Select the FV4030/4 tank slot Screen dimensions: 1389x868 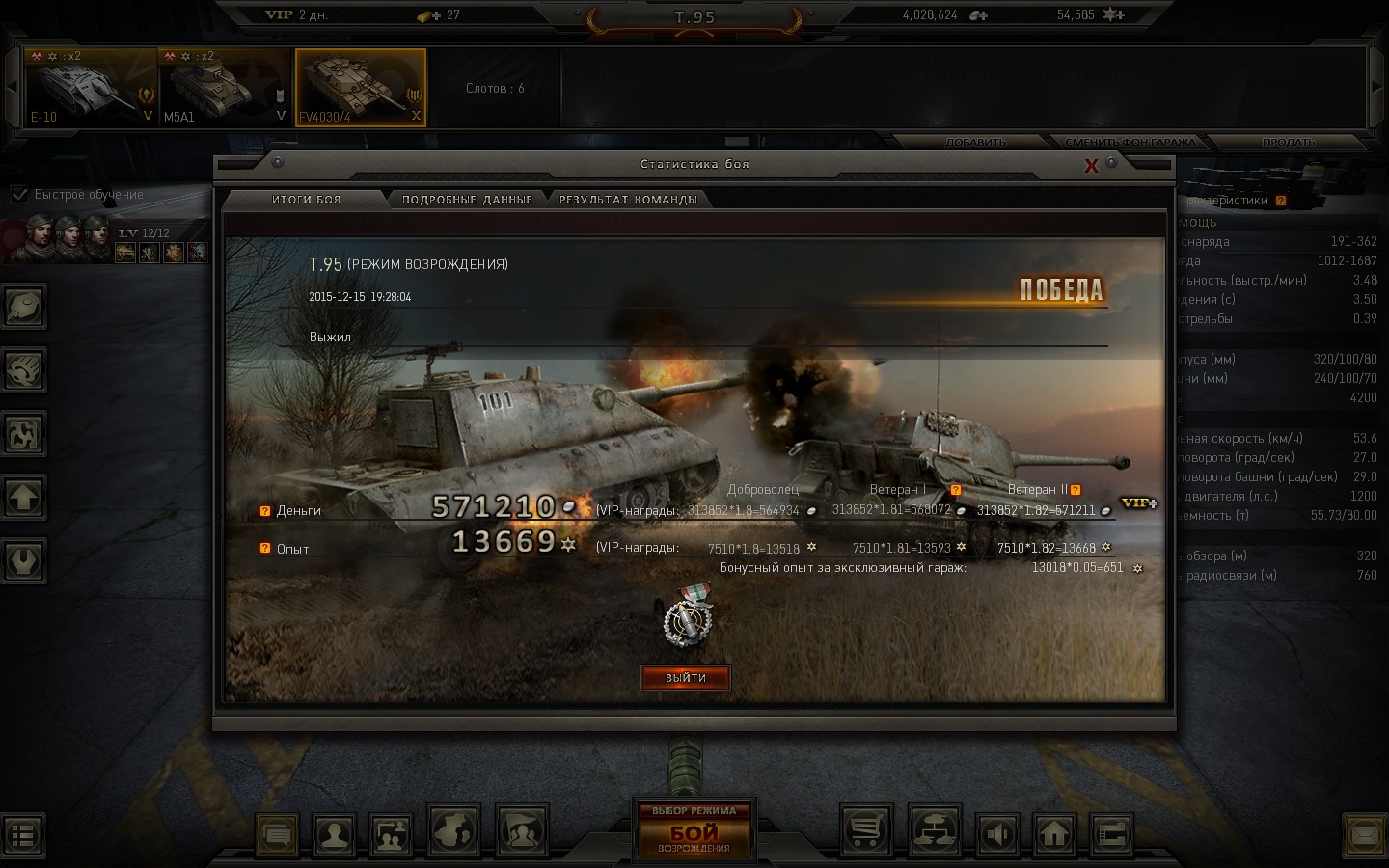point(360,88)
